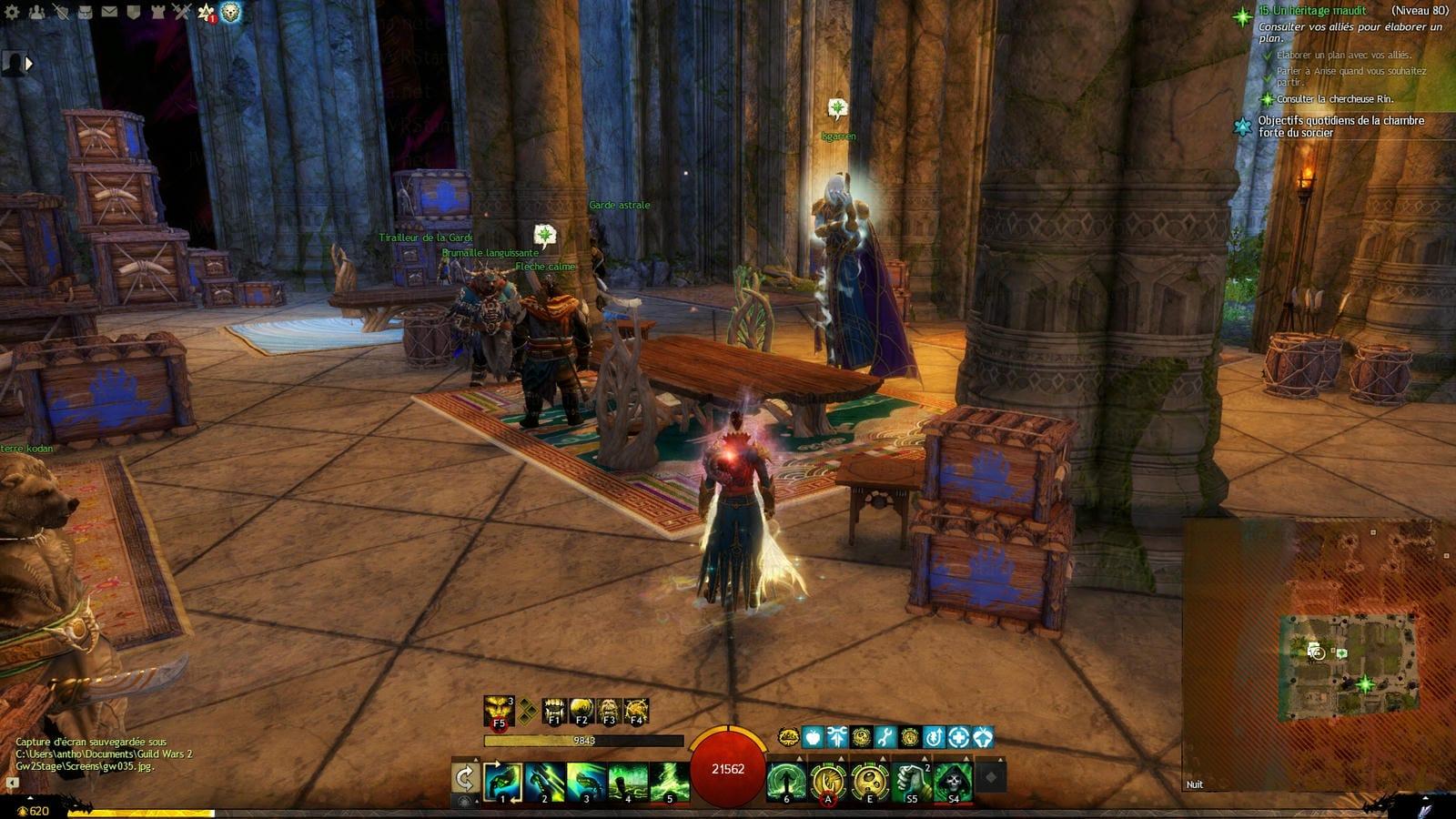1456x819 pixels.
Task: Open the Wizard's Vault lion-head icon
Action: [x=230, y=13]
